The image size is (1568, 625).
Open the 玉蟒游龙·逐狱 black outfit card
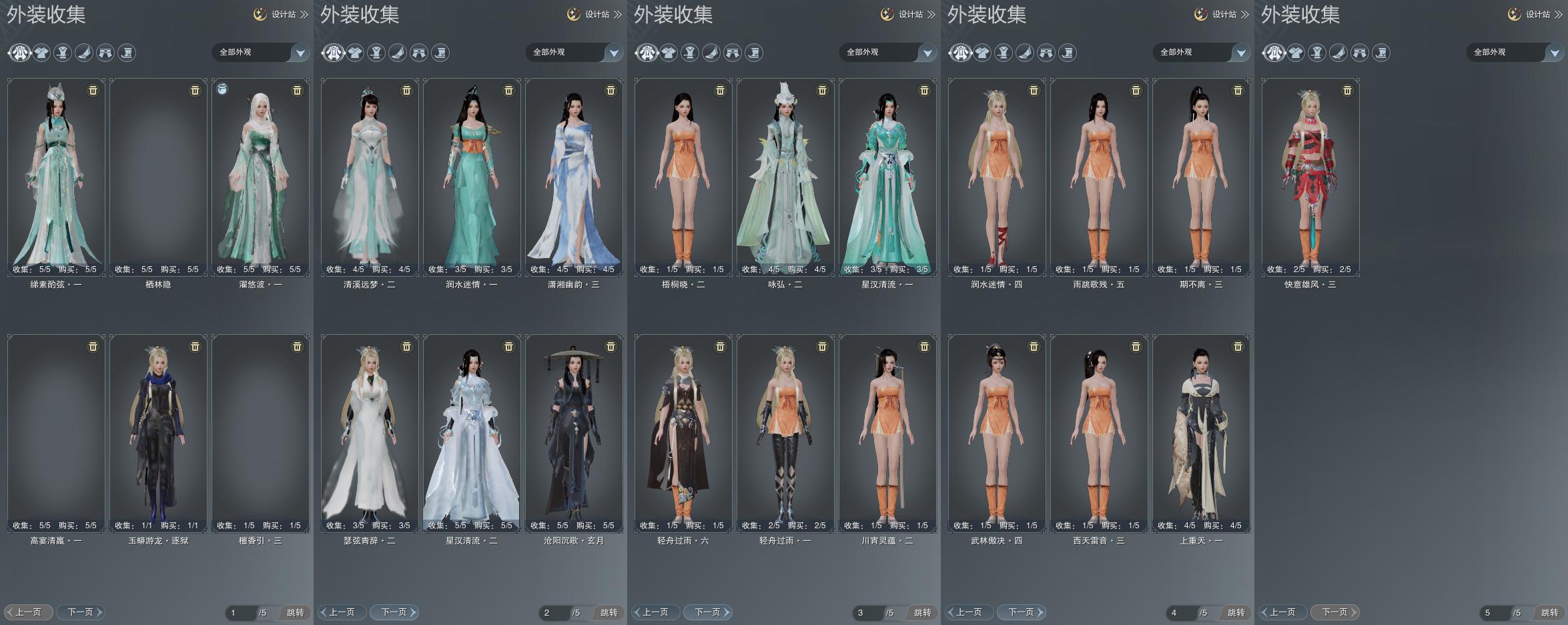[158, 430]
